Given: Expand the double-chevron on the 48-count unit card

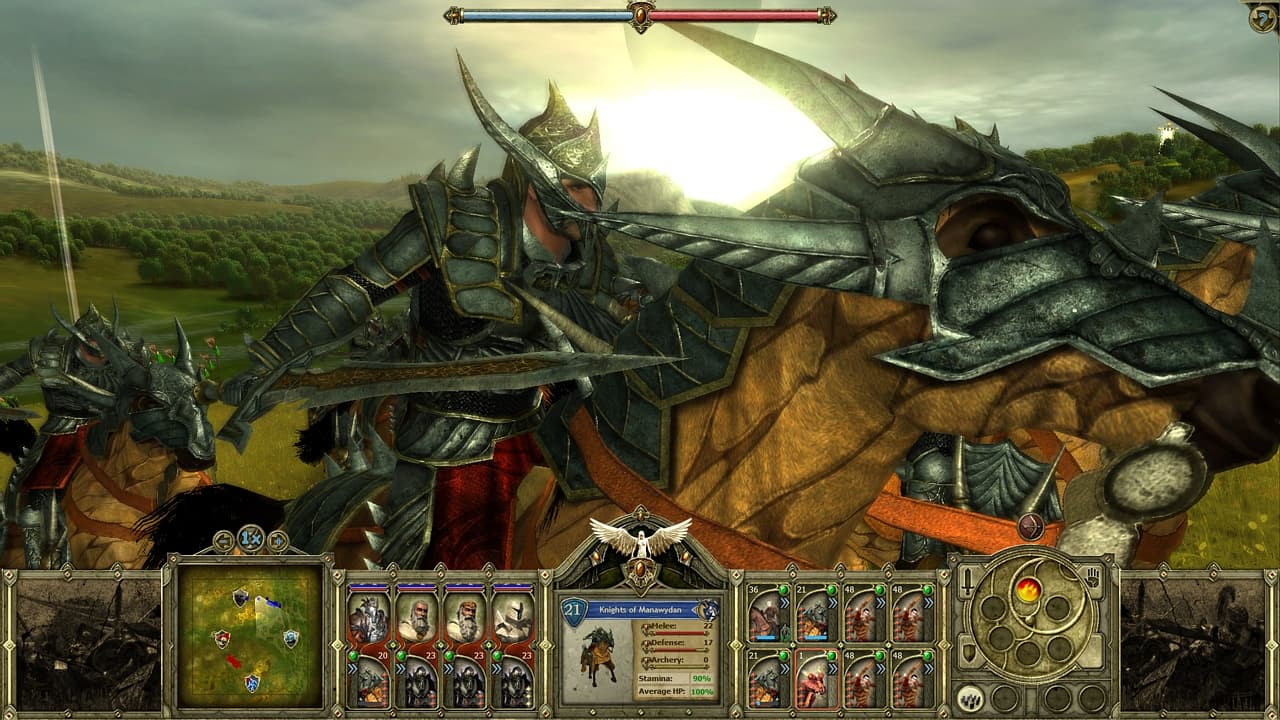Looking at the screenshot, I should (879, 602).
